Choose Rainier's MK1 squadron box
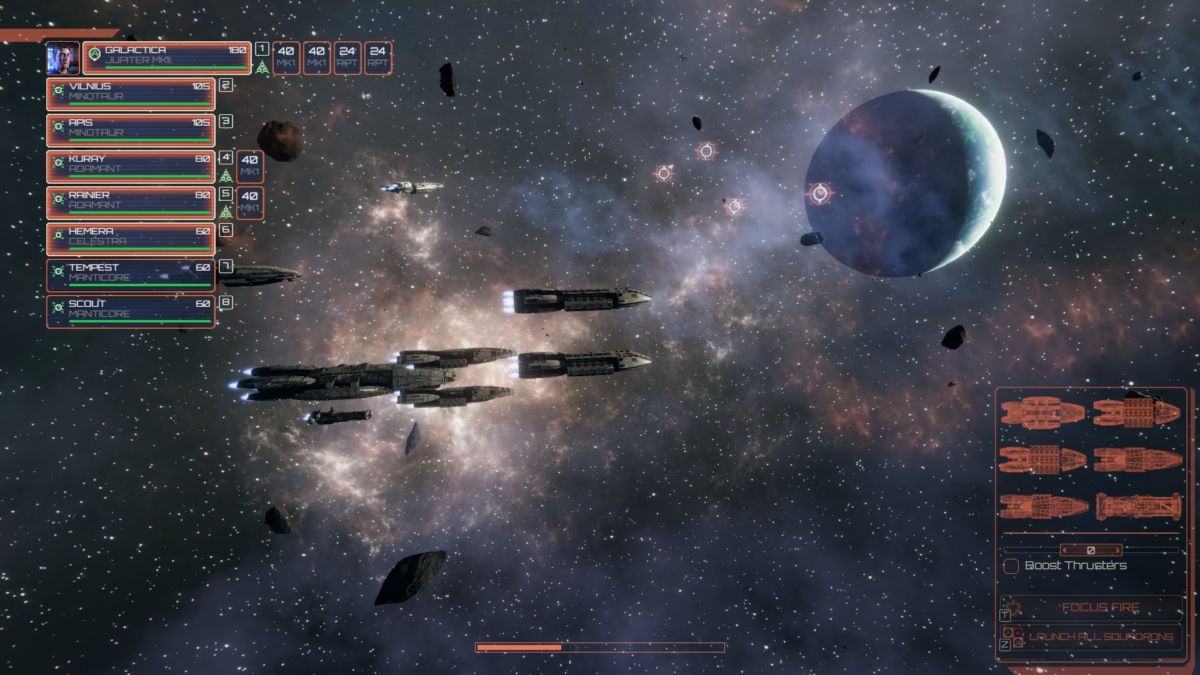 250,202
